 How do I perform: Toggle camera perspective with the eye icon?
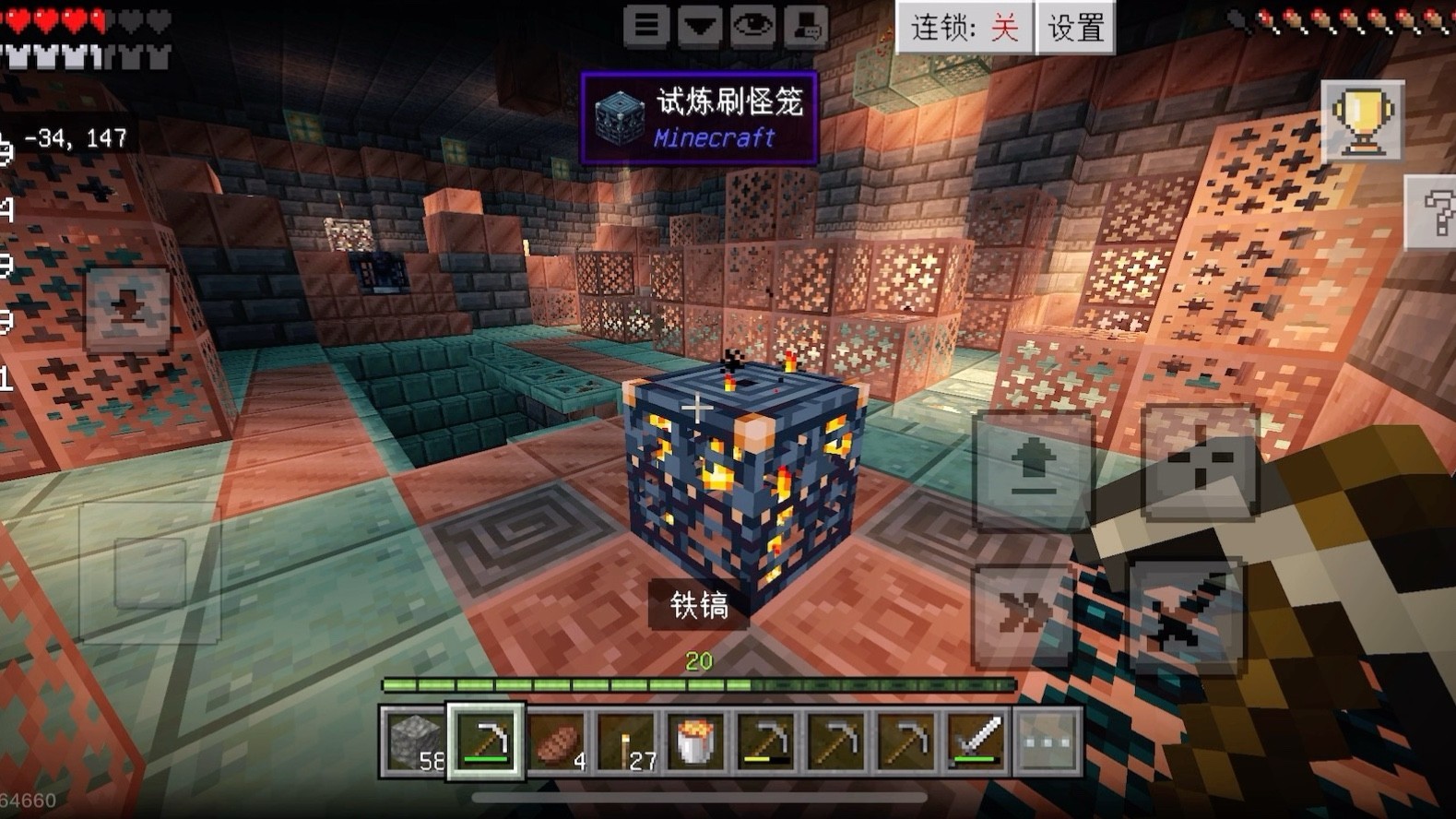(752, 26)
